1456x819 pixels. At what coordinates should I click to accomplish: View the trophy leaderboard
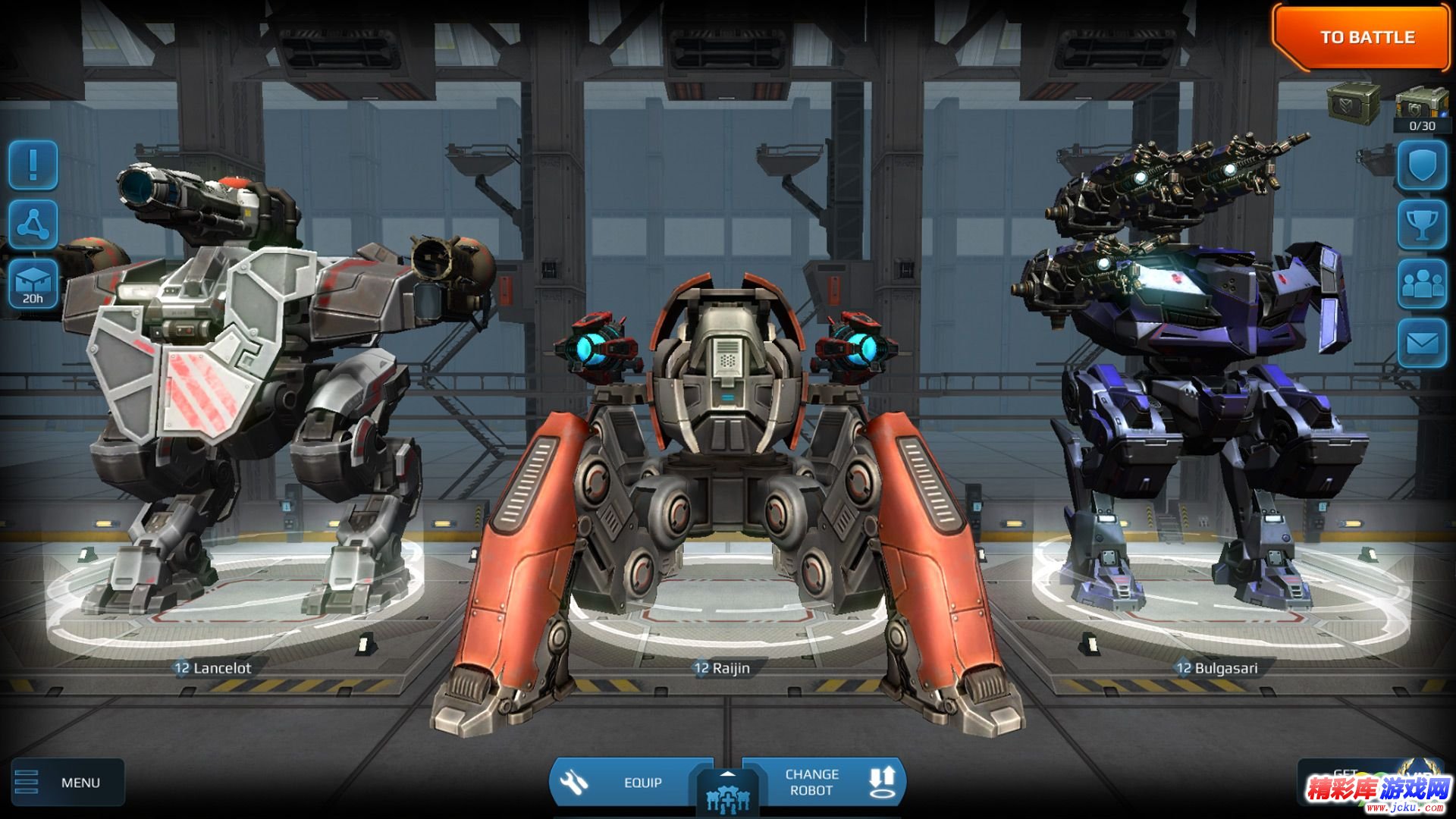1422,224
